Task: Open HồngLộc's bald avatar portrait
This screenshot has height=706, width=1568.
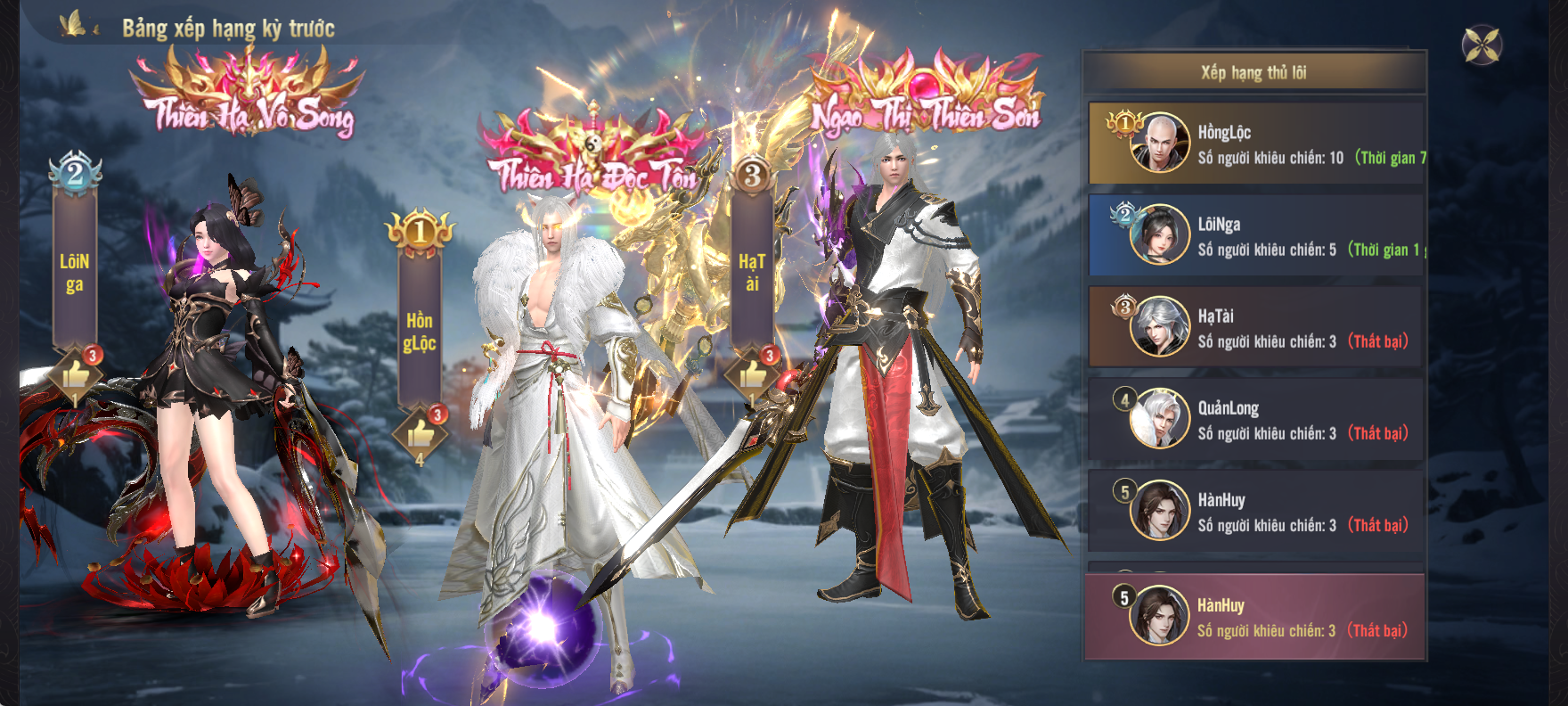Action: click(x=1159, y=143)
